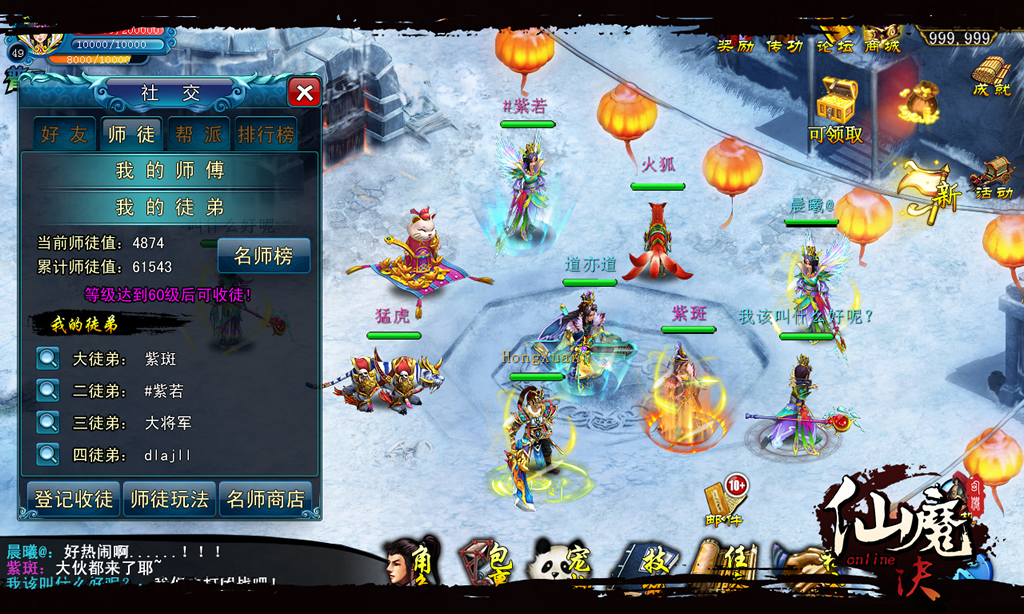1024x614 pixels.
Task: Expand the 我的徒弟 section
Action: point(170,208)
